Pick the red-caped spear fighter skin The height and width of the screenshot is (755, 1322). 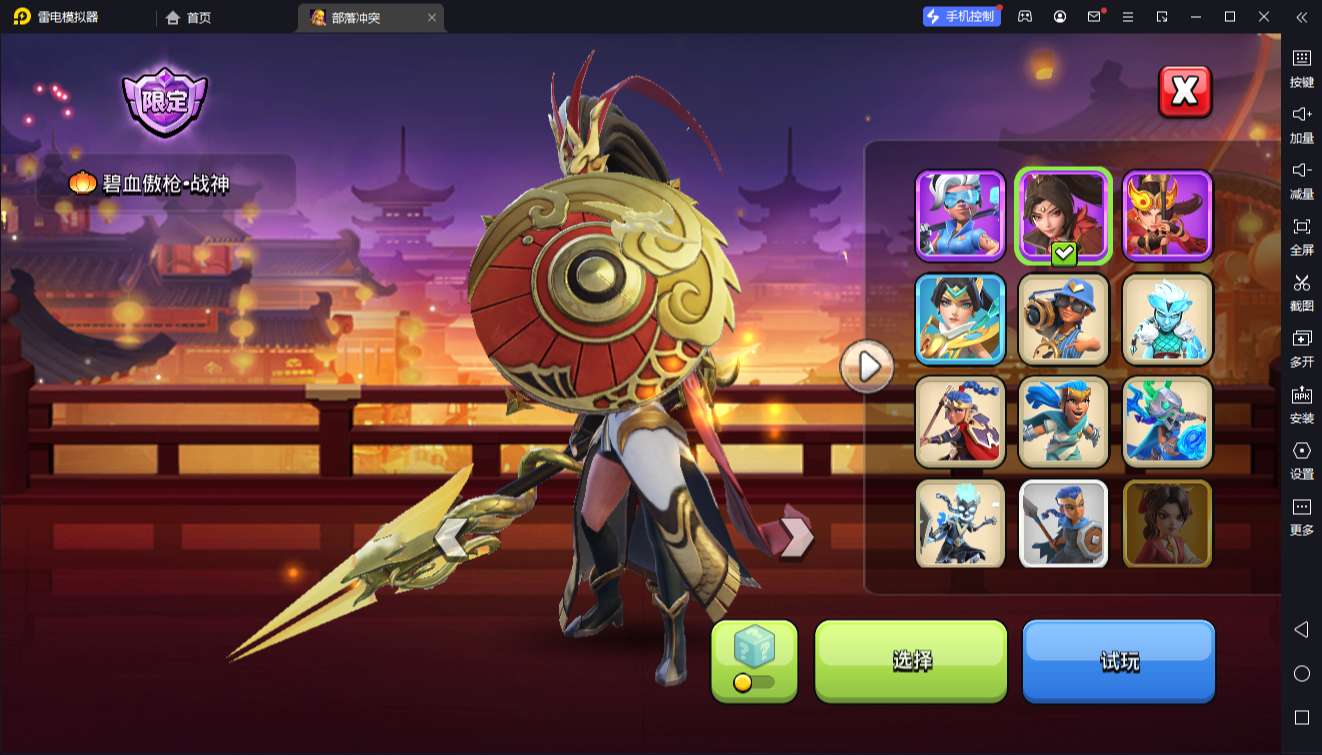[x=960, y=422]
